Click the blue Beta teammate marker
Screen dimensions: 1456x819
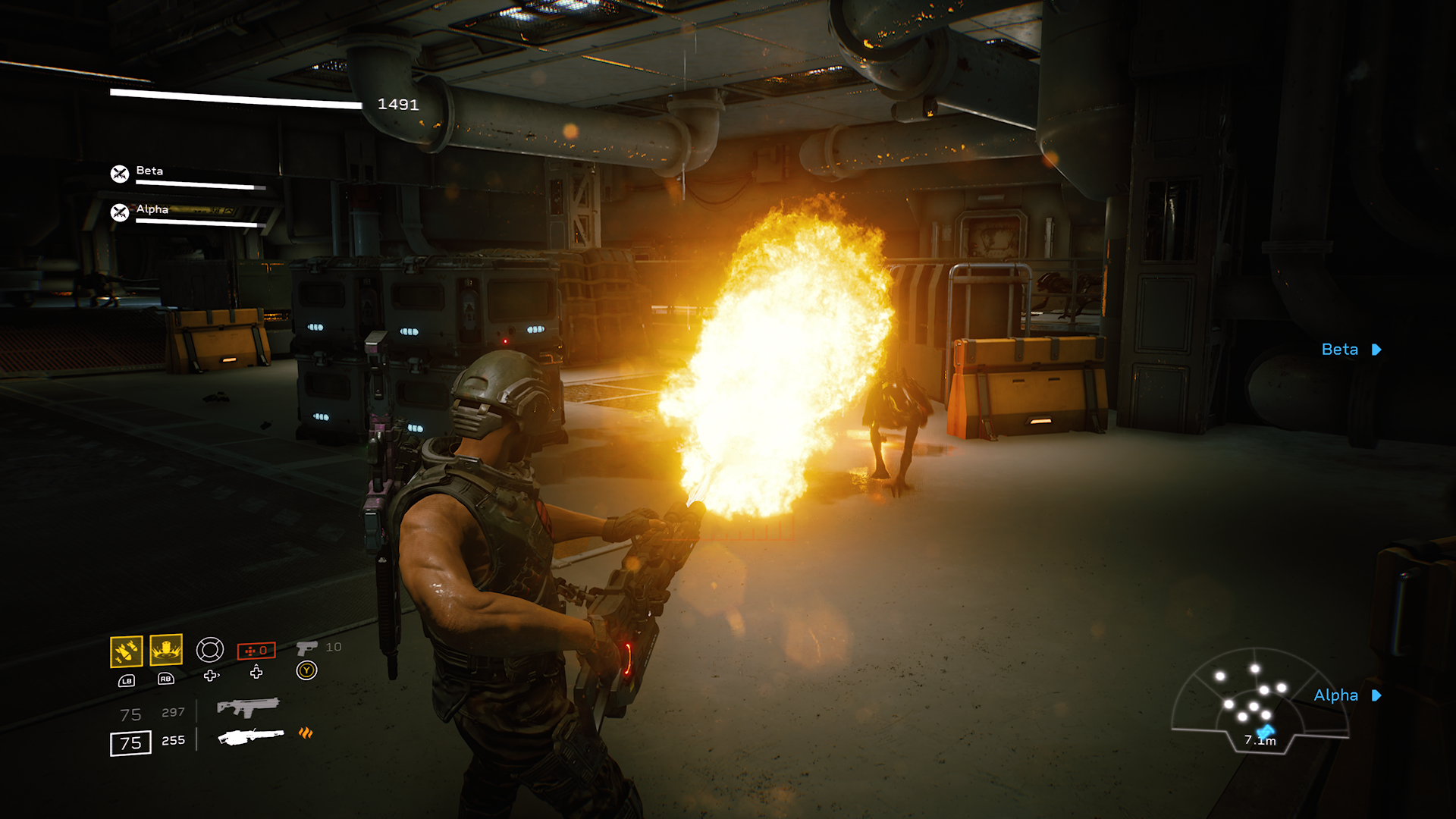pyautogui.click(x=1351, y=350)
